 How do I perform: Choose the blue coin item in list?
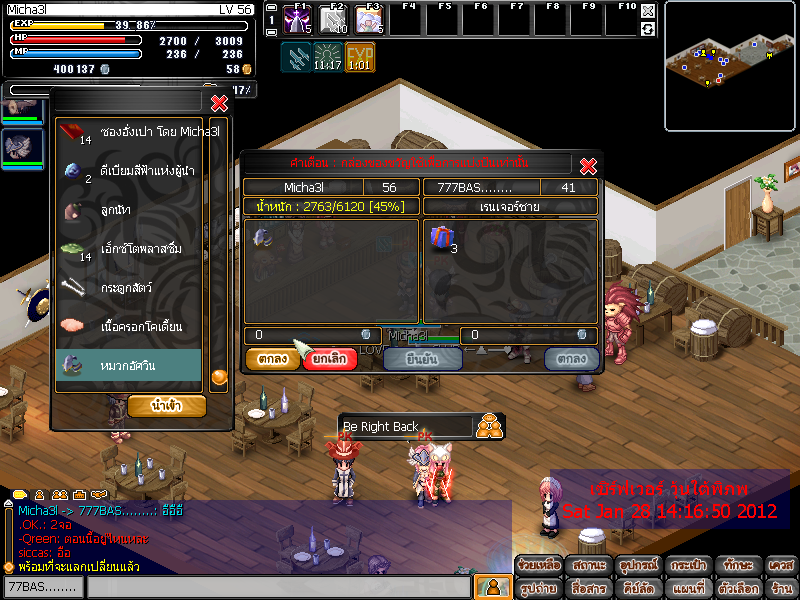[130, 171]
